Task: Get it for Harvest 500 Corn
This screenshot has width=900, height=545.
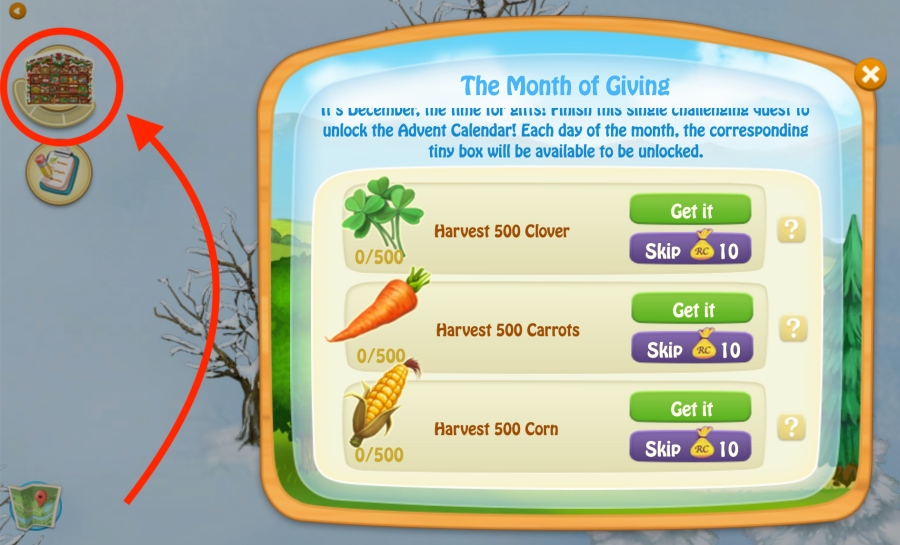Action: pos(690,408)
